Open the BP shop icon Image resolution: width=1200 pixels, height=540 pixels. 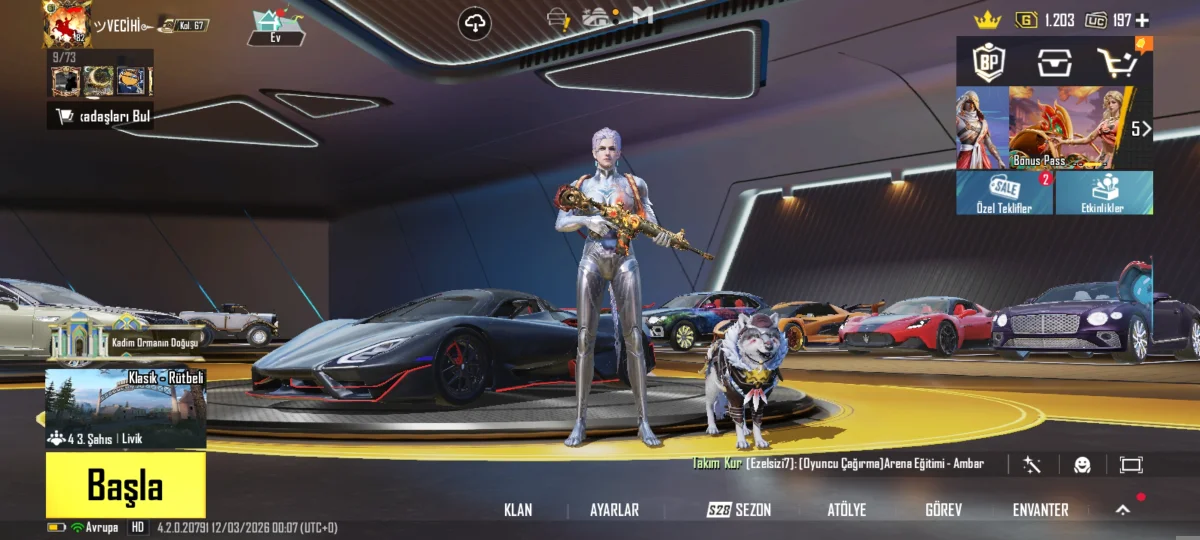tap(988, 63)
